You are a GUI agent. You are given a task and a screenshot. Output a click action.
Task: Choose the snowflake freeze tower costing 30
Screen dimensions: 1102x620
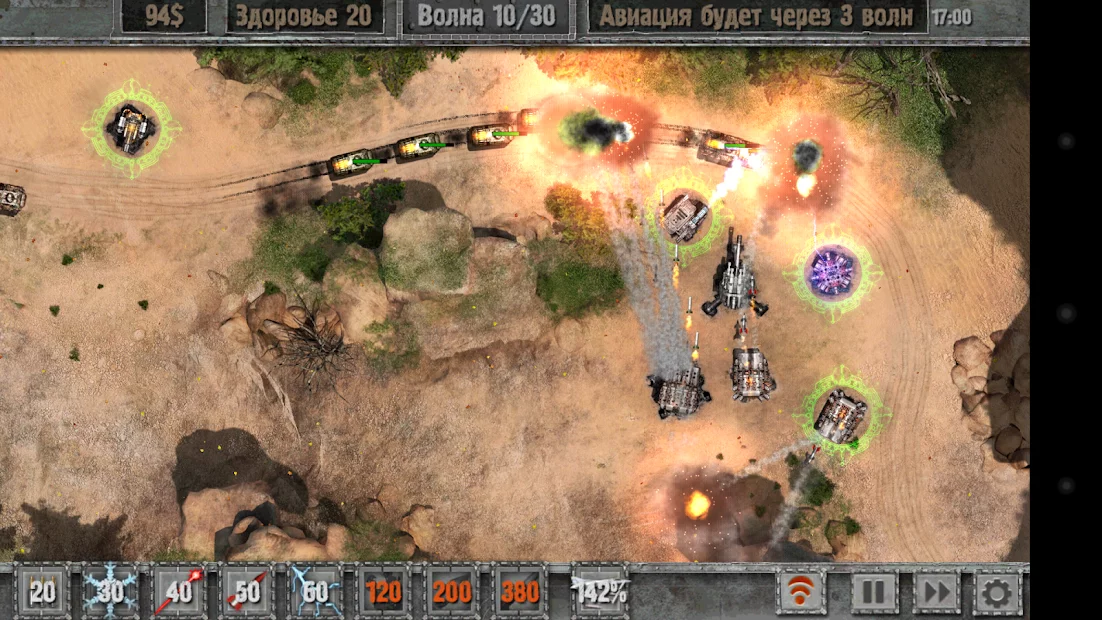click(x=110, y=592)
